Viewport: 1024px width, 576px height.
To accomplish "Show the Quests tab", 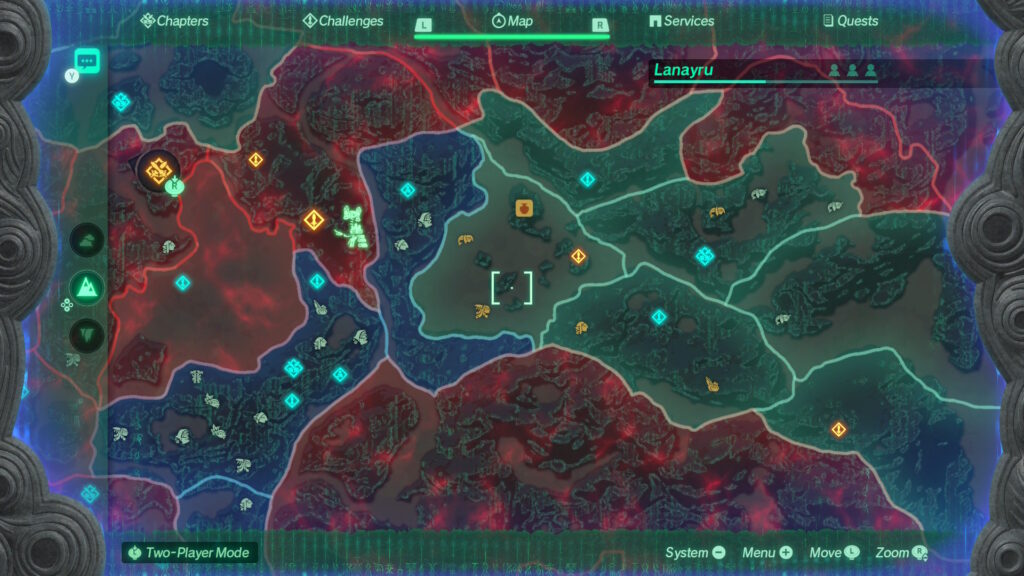I will coord(850,21).
